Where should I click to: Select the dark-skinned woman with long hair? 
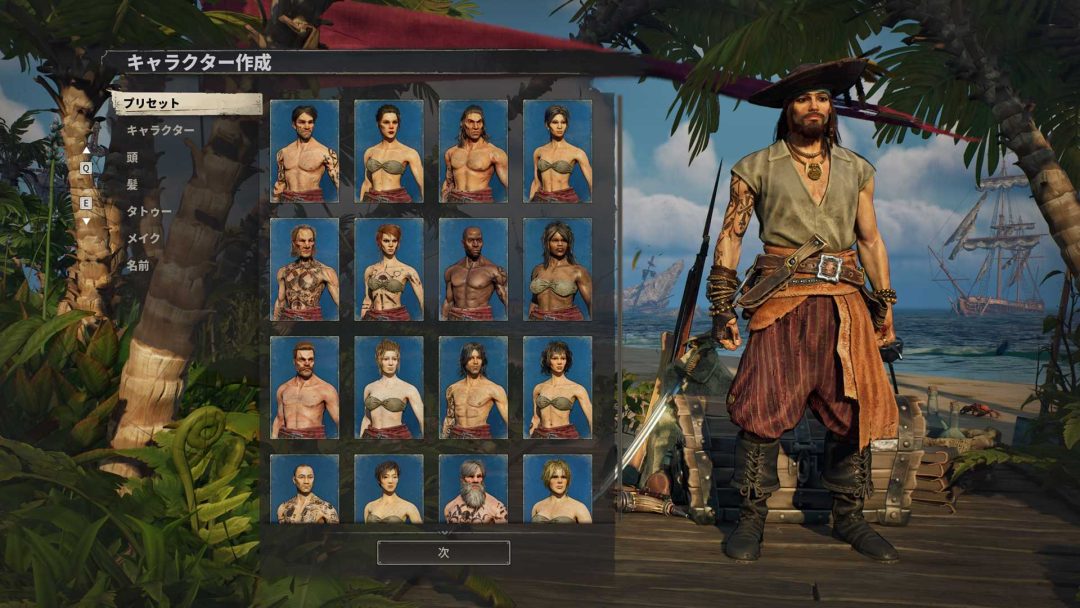(x=557, y=269)
